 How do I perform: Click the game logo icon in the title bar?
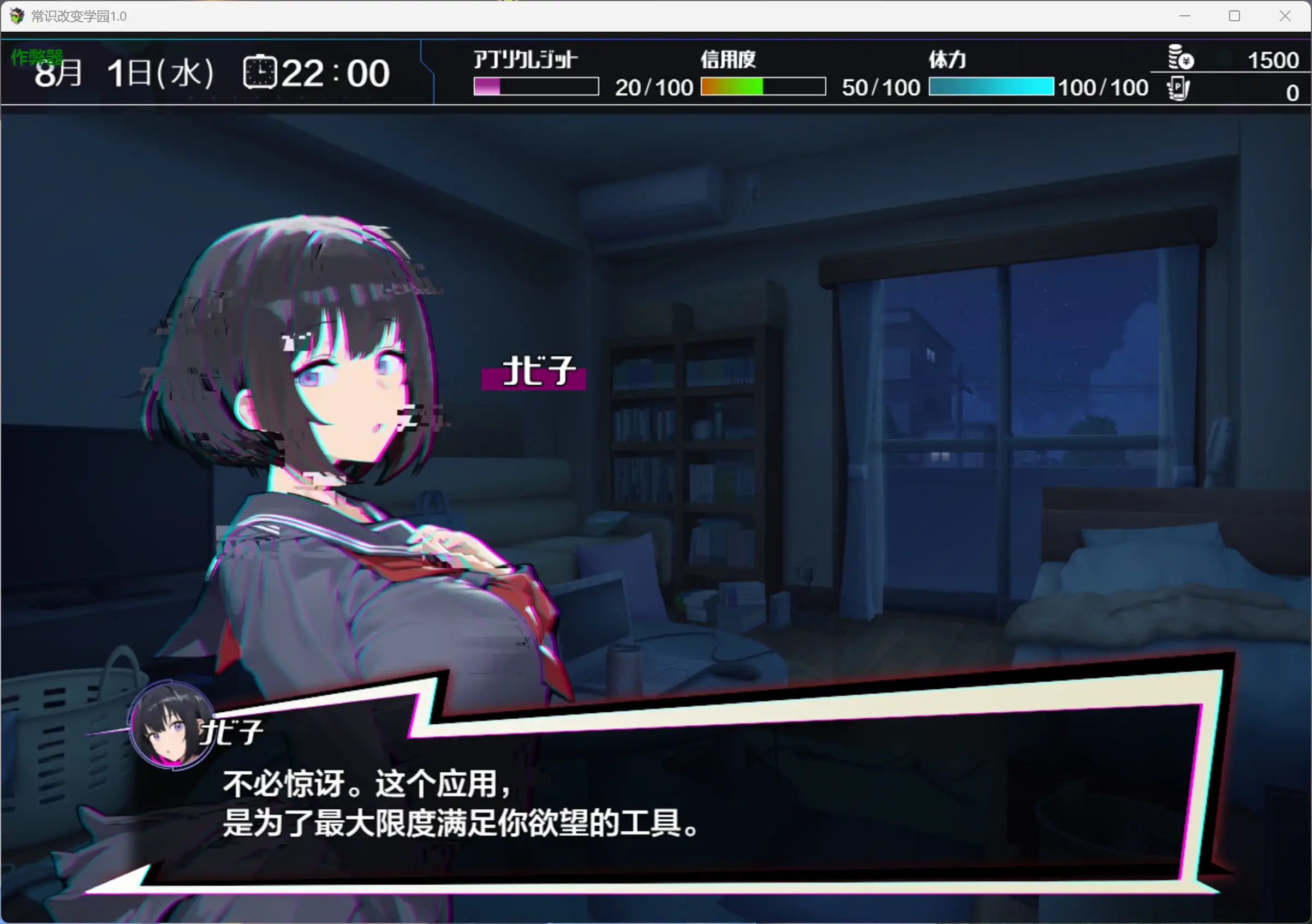(x=17, y=16)
